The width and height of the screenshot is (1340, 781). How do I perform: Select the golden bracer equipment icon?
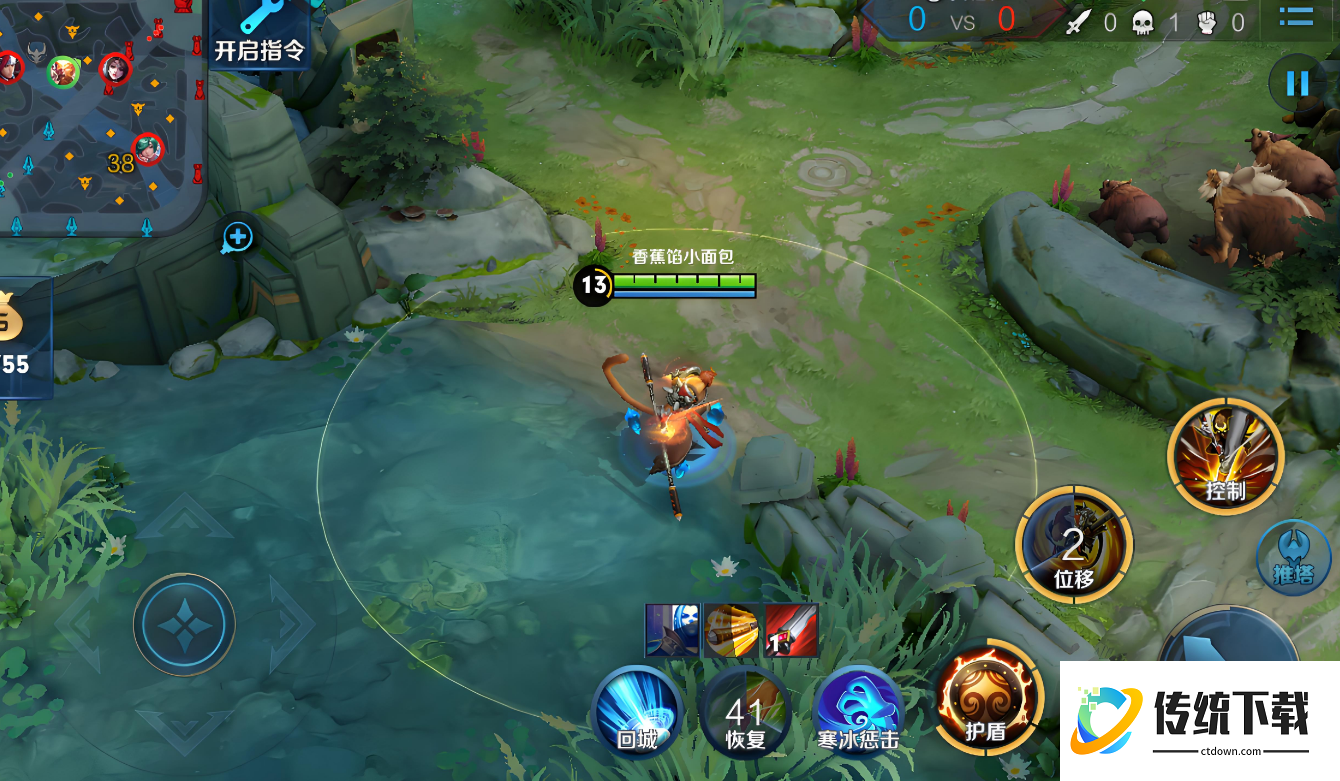[731, 631]
